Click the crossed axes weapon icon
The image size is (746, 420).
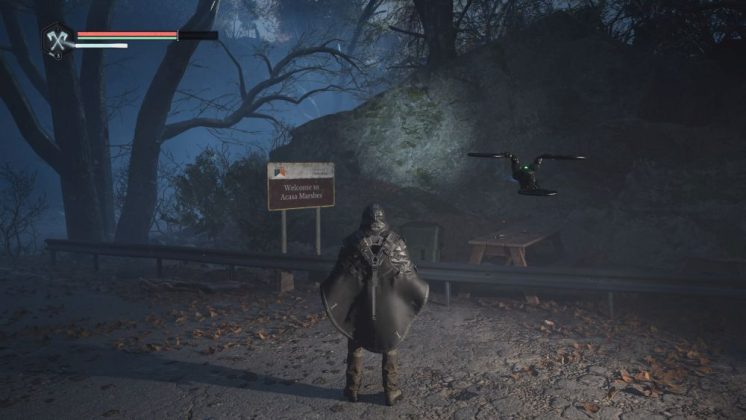click(55, 39)
